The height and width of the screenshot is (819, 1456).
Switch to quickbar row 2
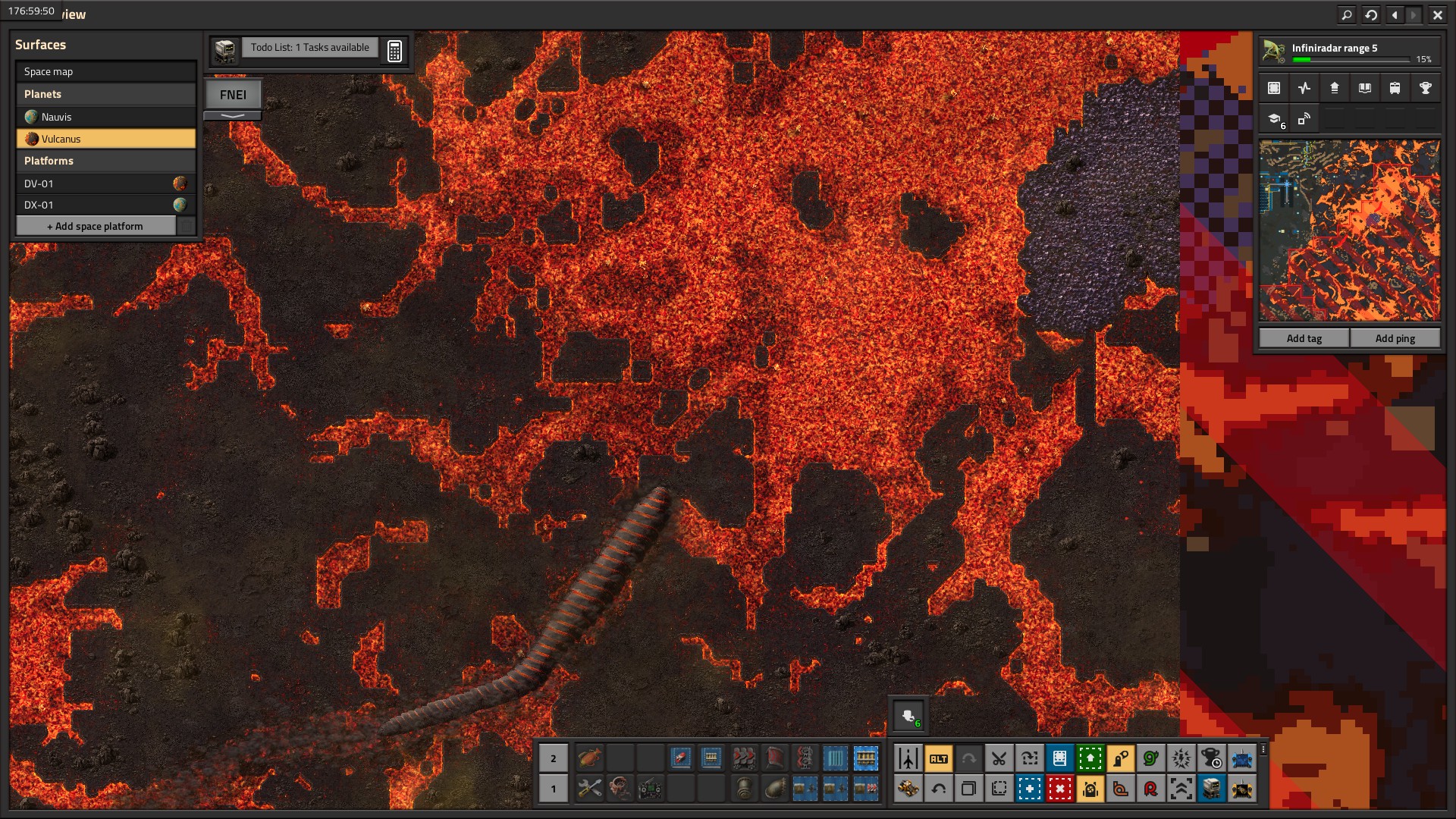[553, 758]
